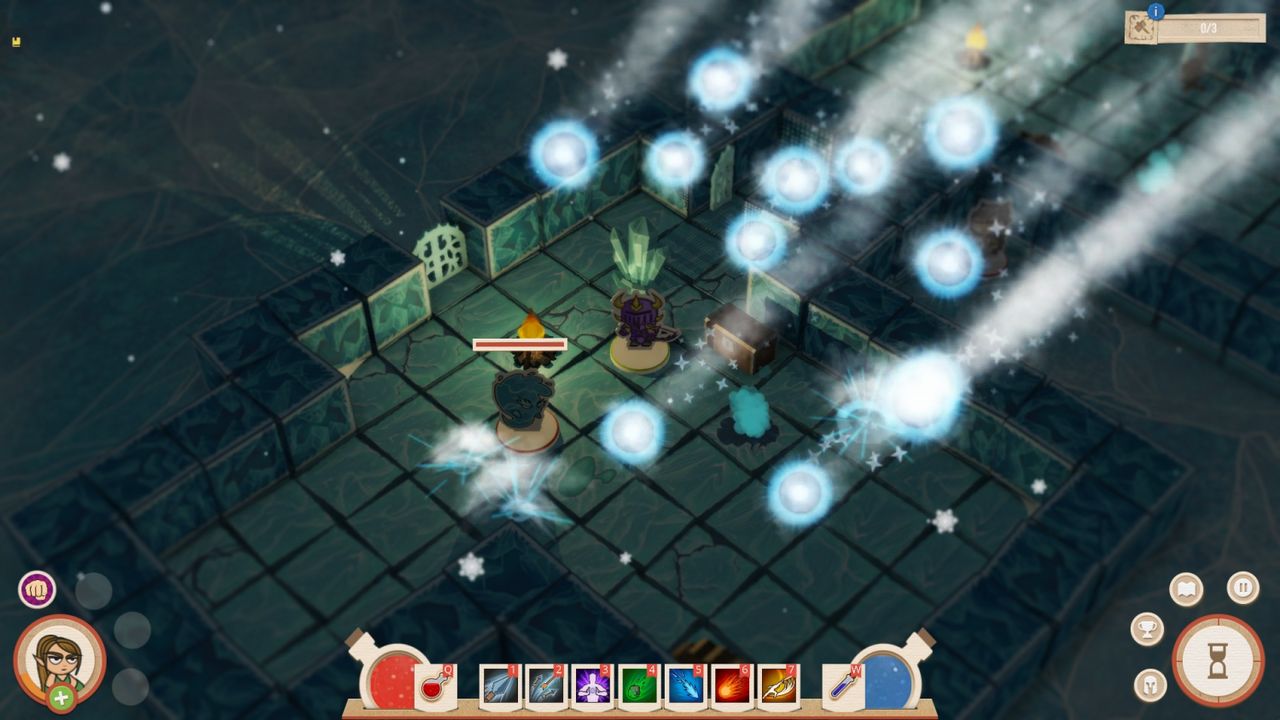Use the green bomb skill in slot 4

click(x=638, y=686)
